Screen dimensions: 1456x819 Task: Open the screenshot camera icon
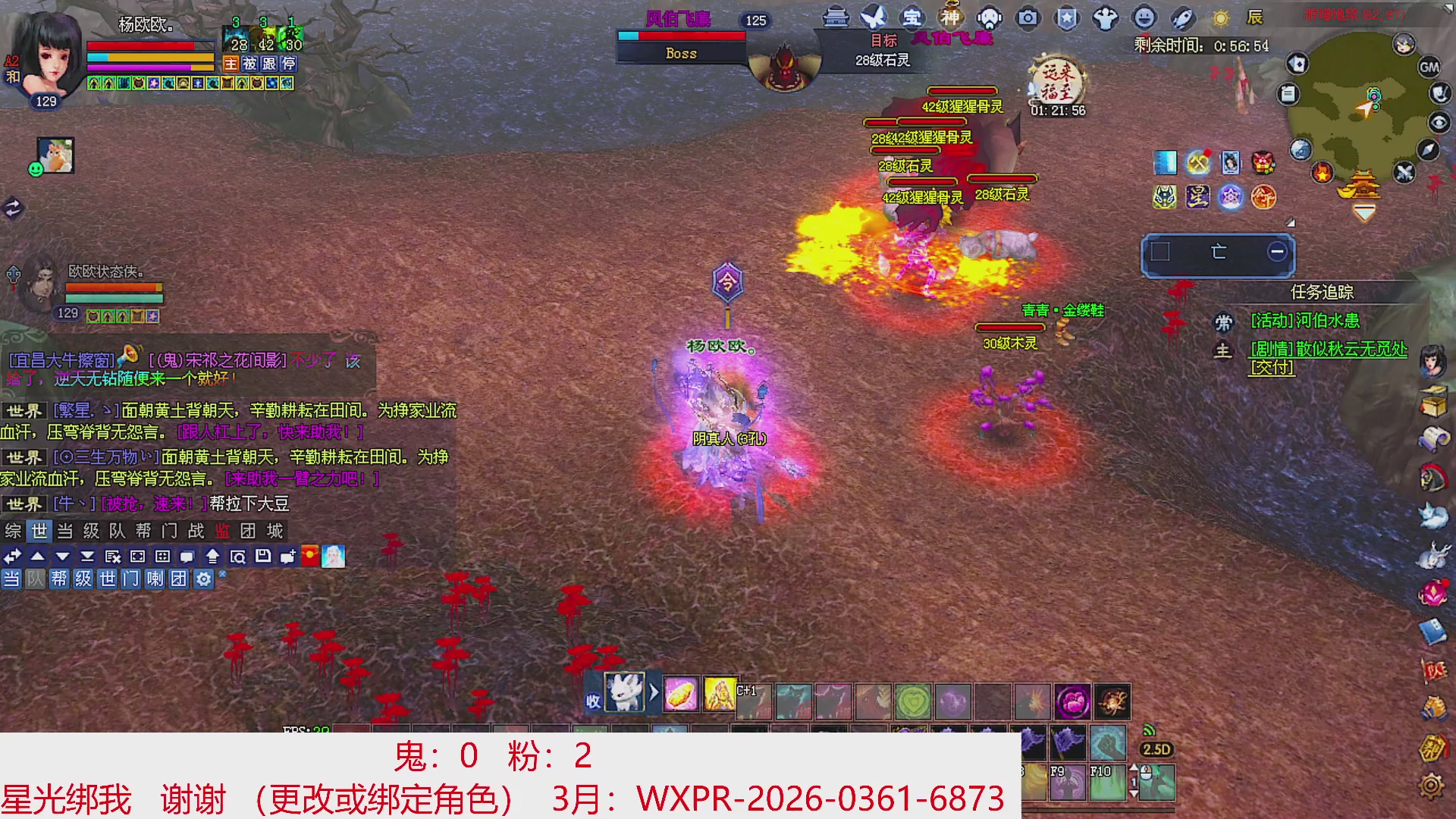(1029, 19)
